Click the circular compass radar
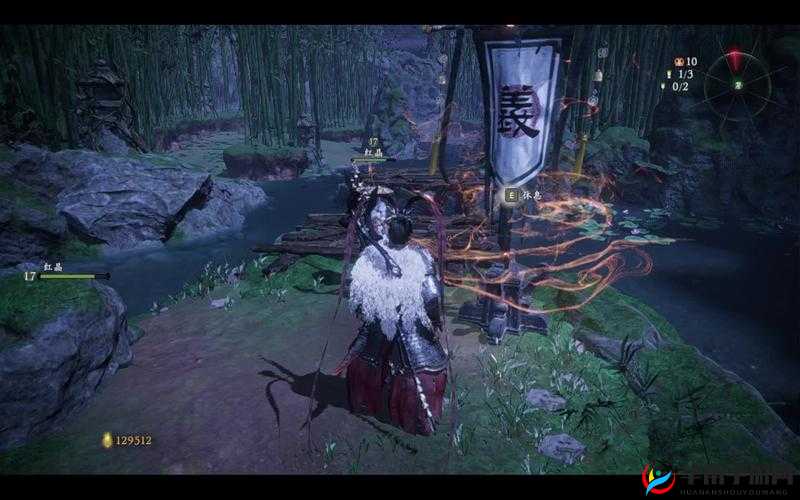 click(739, 85)
